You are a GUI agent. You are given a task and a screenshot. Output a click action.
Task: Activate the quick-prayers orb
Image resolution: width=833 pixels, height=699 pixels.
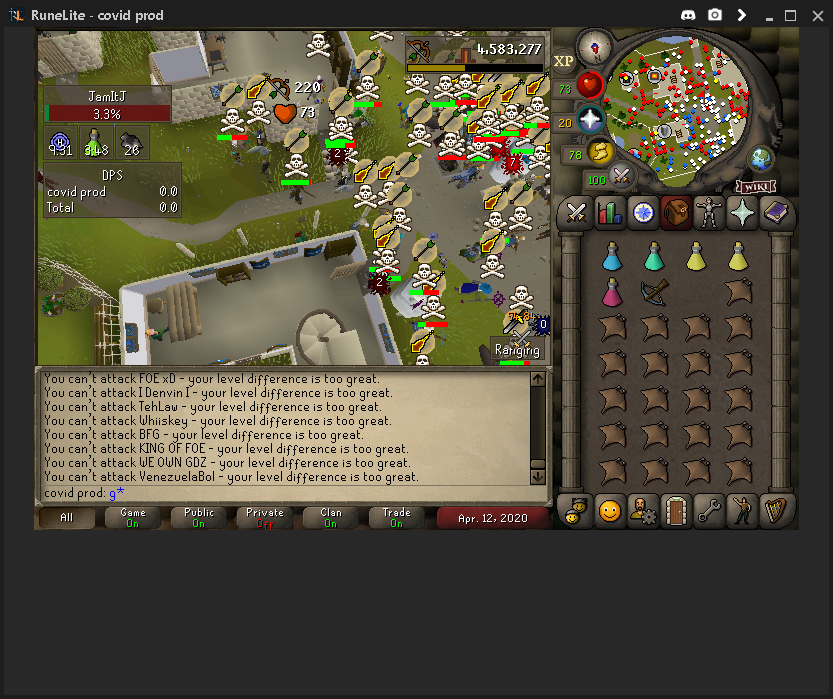590,121
